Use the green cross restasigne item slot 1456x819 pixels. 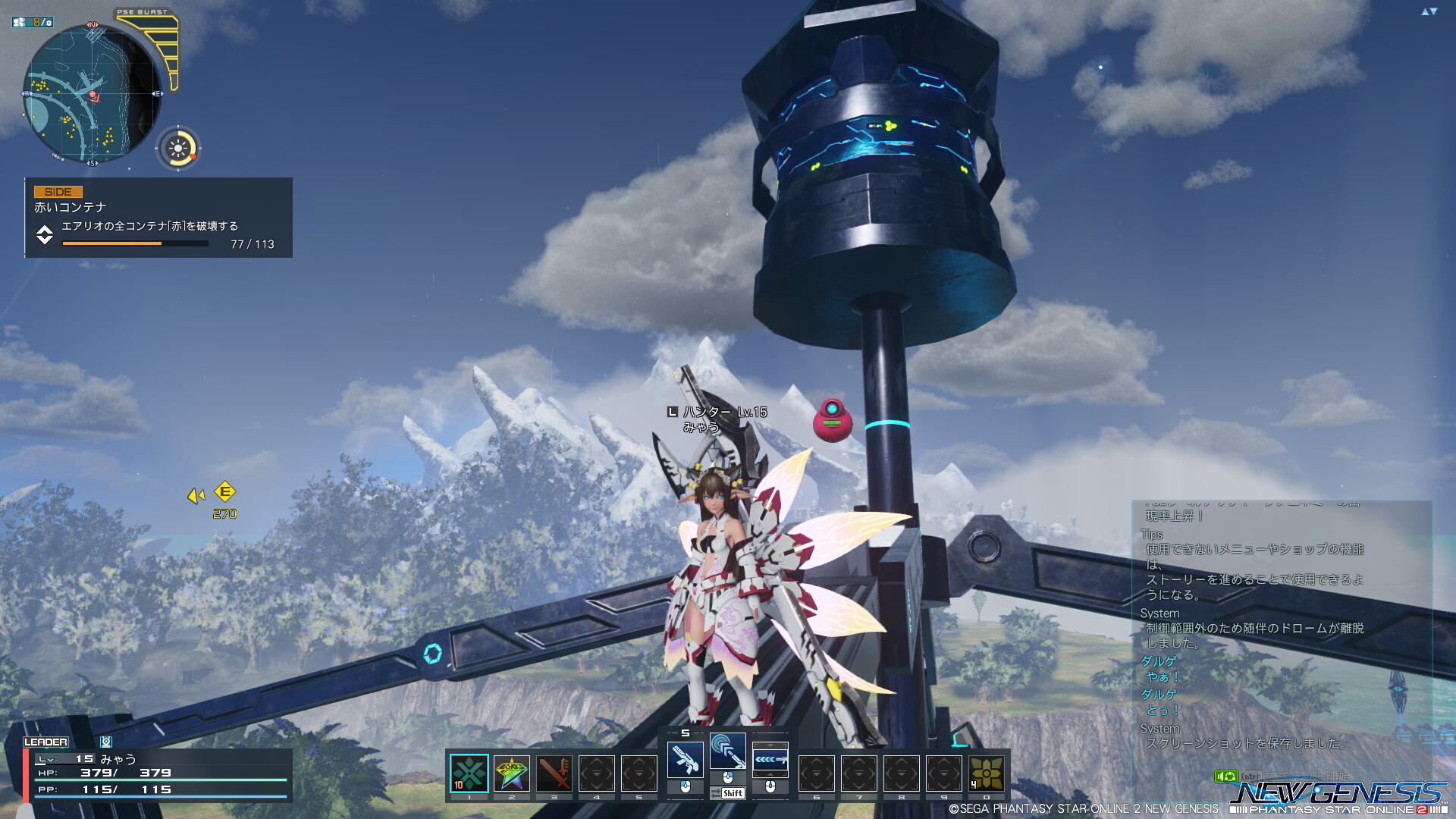pyautogui.click(x=469, y=773)
